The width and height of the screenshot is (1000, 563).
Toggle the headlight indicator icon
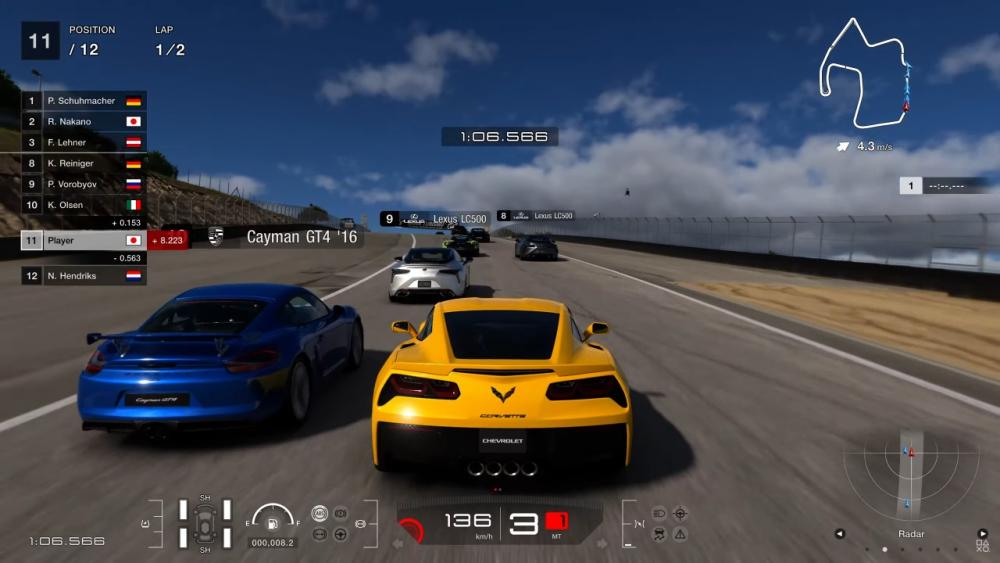tap(659, 513)
